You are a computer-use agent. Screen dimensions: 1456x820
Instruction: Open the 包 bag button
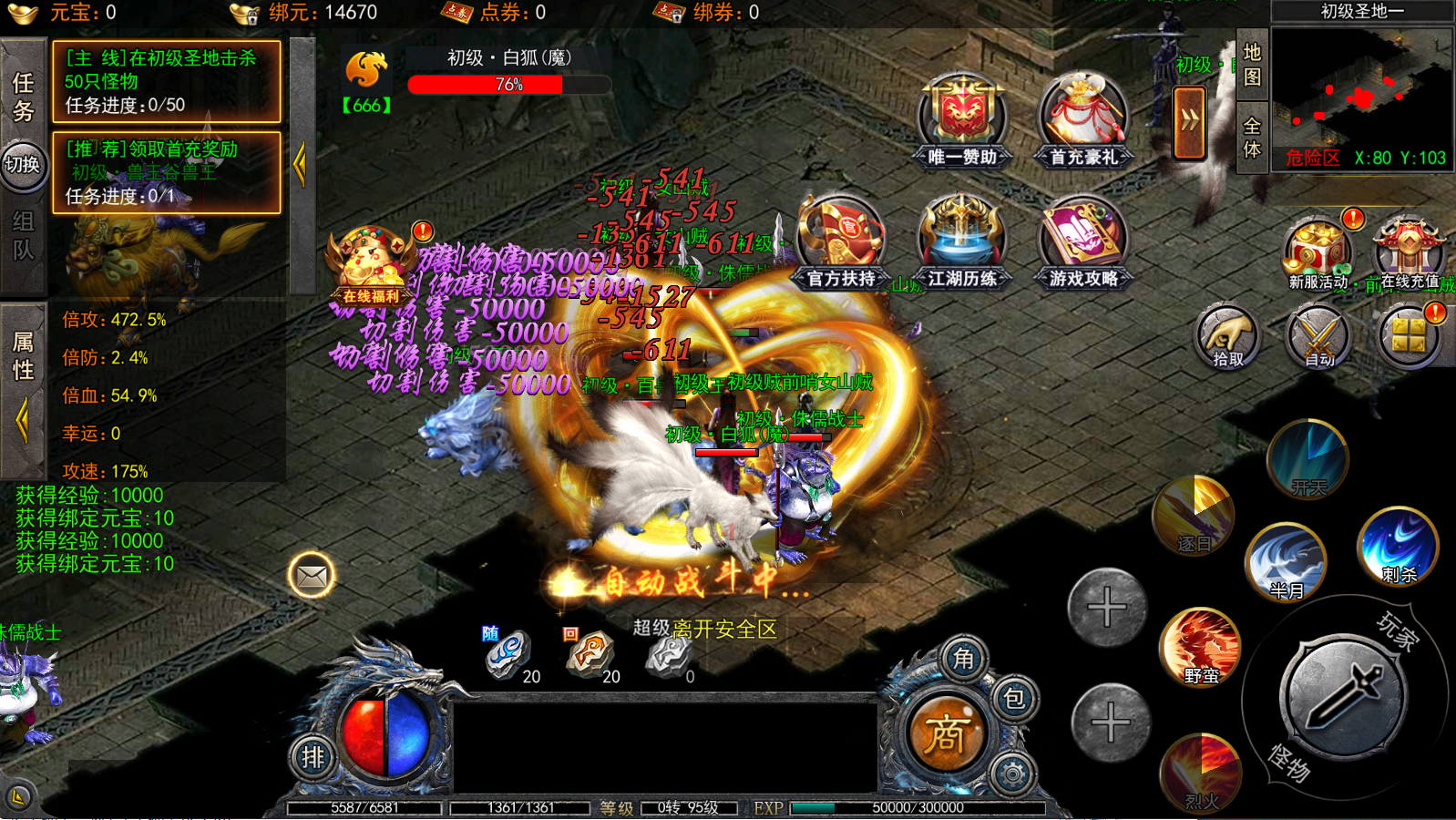point(1013,699)
